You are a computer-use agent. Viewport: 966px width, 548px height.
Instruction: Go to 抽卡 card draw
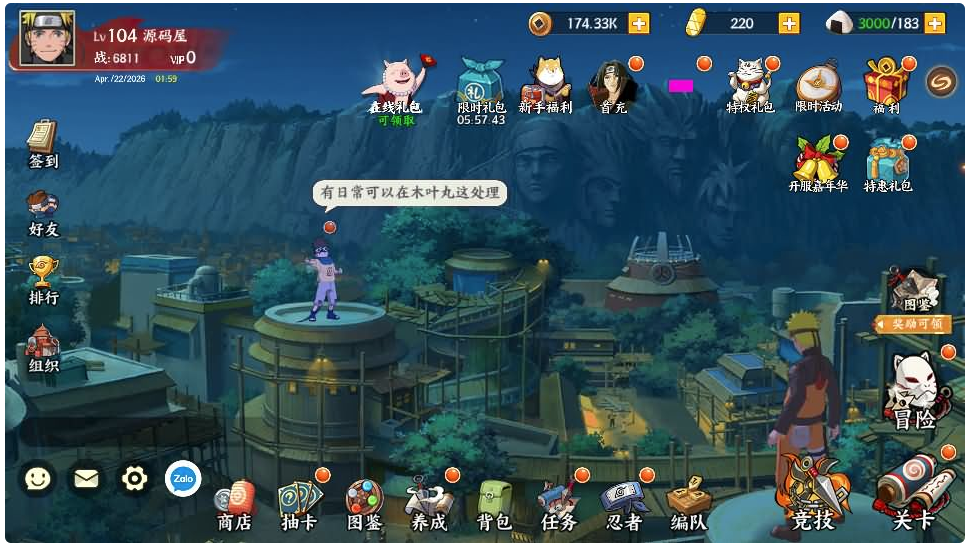tap(299, 504)
